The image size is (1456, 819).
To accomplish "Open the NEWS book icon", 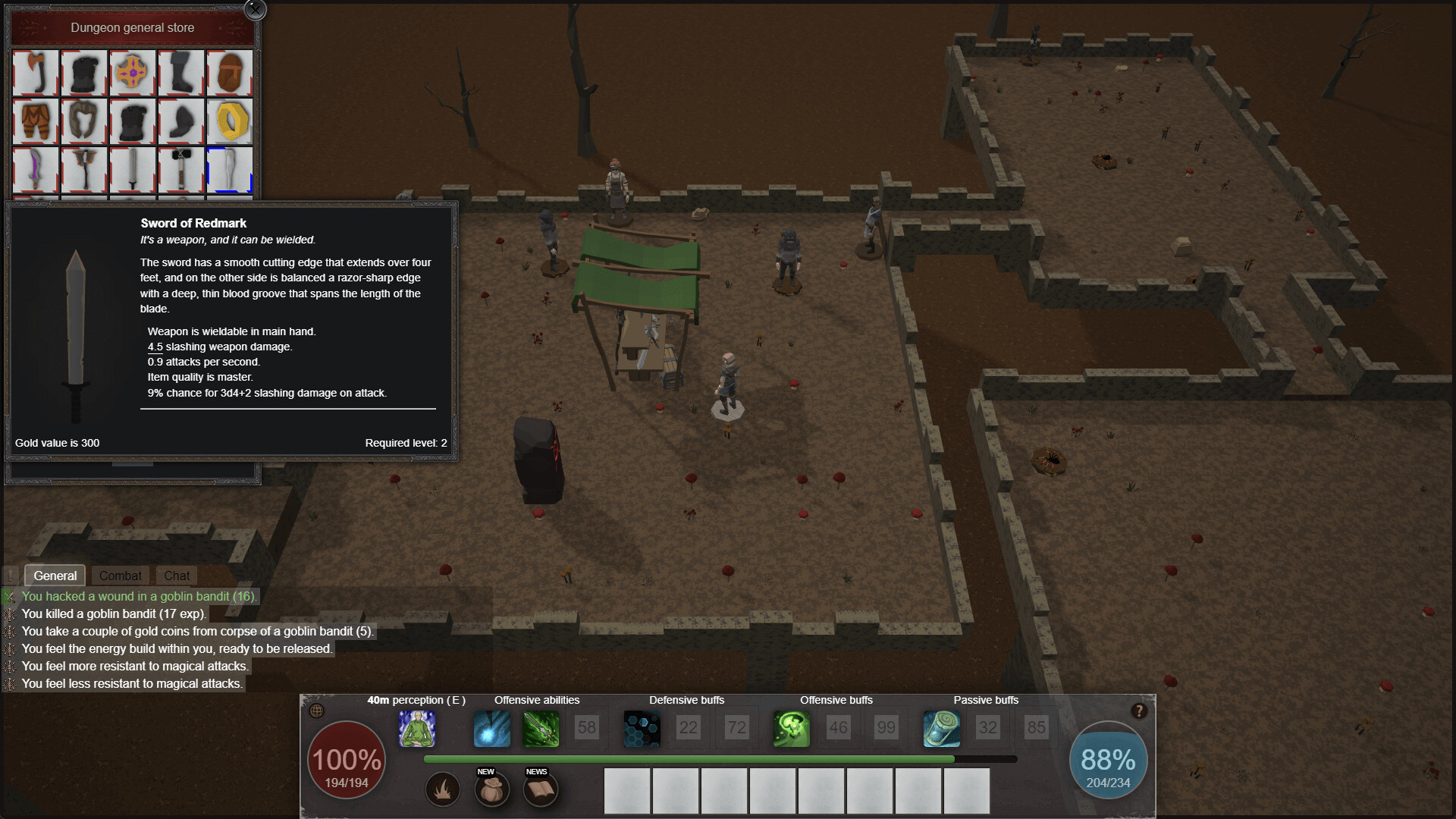I will pos(541,789).
